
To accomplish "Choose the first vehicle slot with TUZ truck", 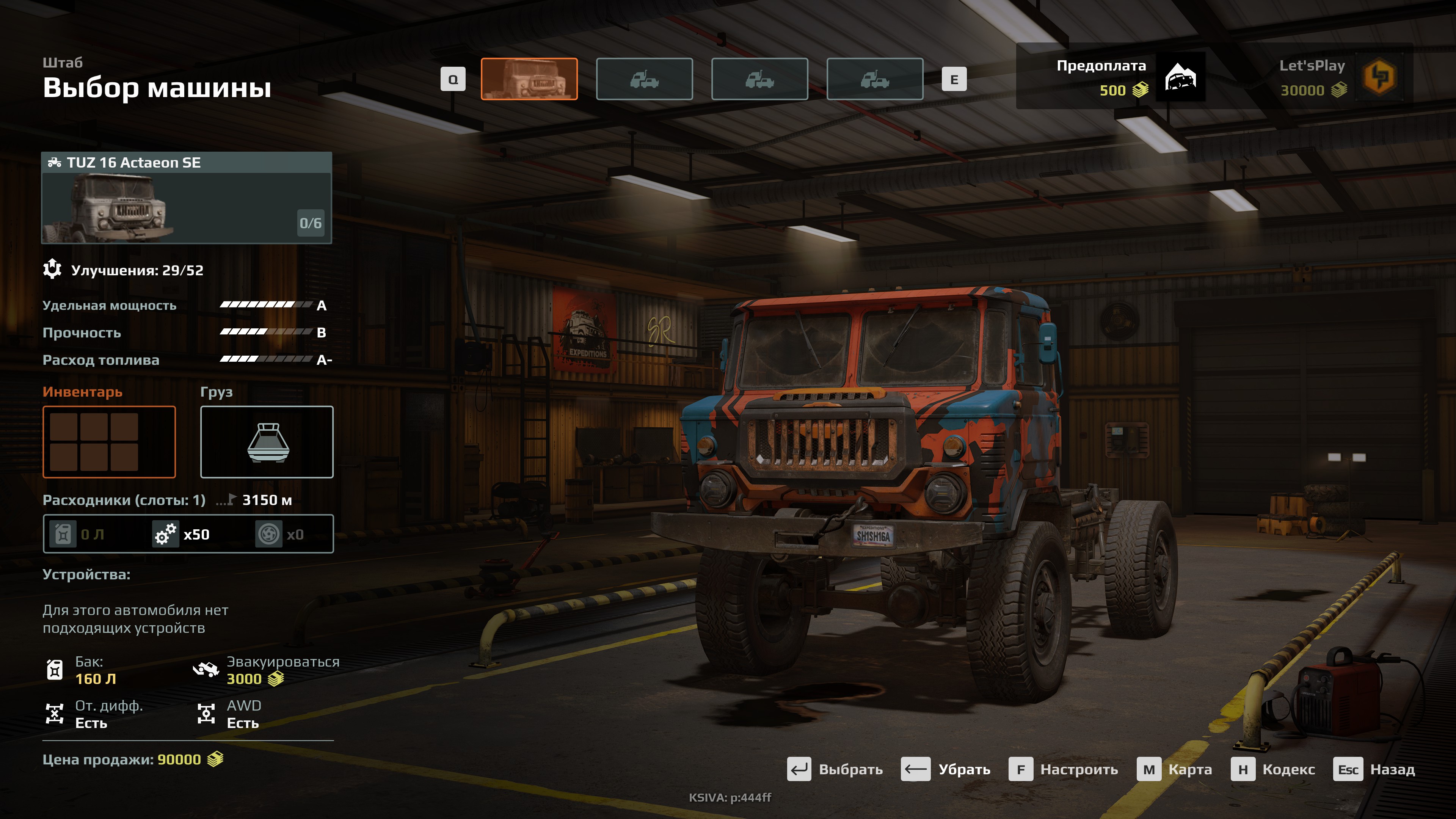I will 529,79.
